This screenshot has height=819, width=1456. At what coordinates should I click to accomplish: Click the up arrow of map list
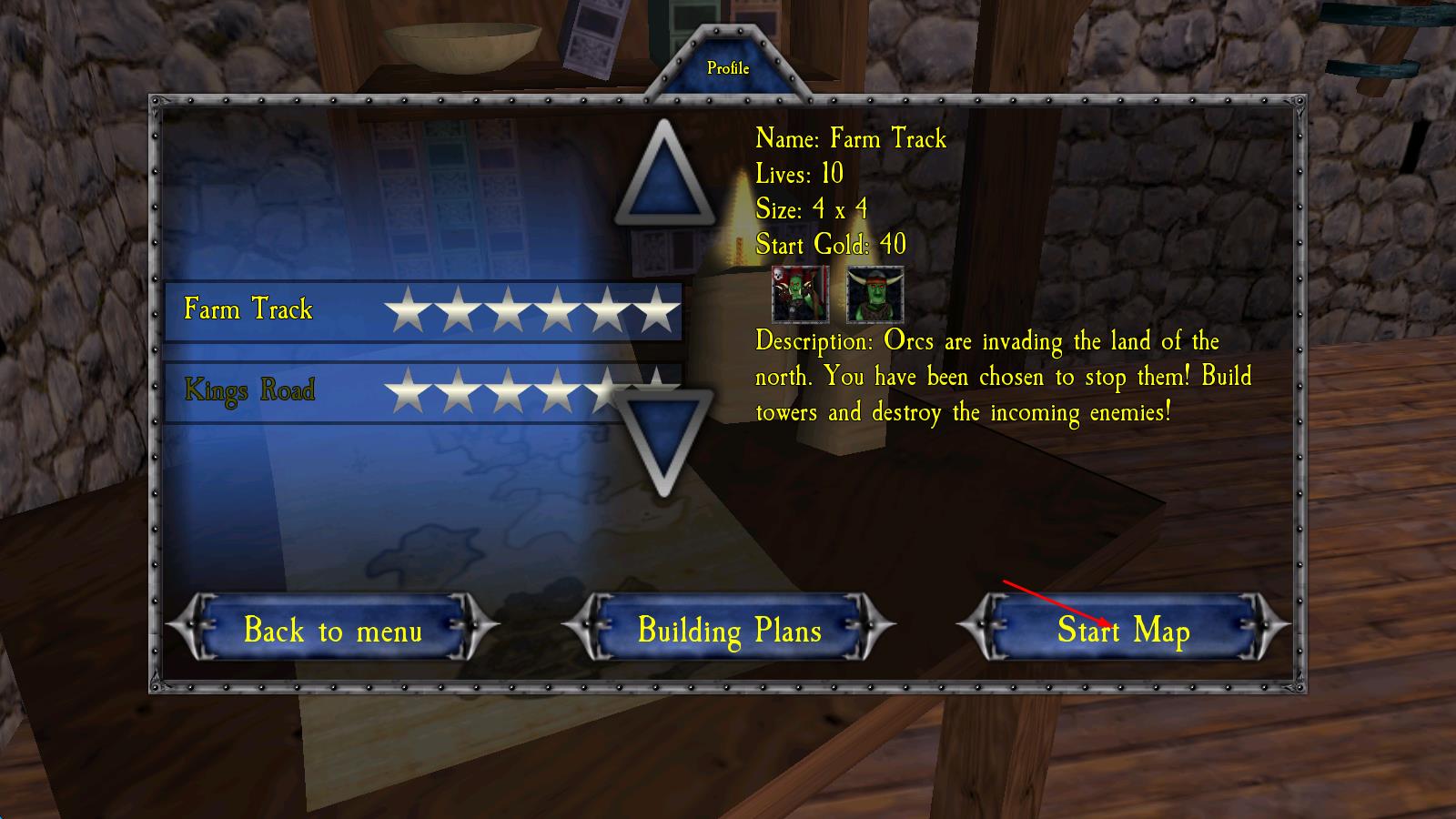tap(664, 177)
